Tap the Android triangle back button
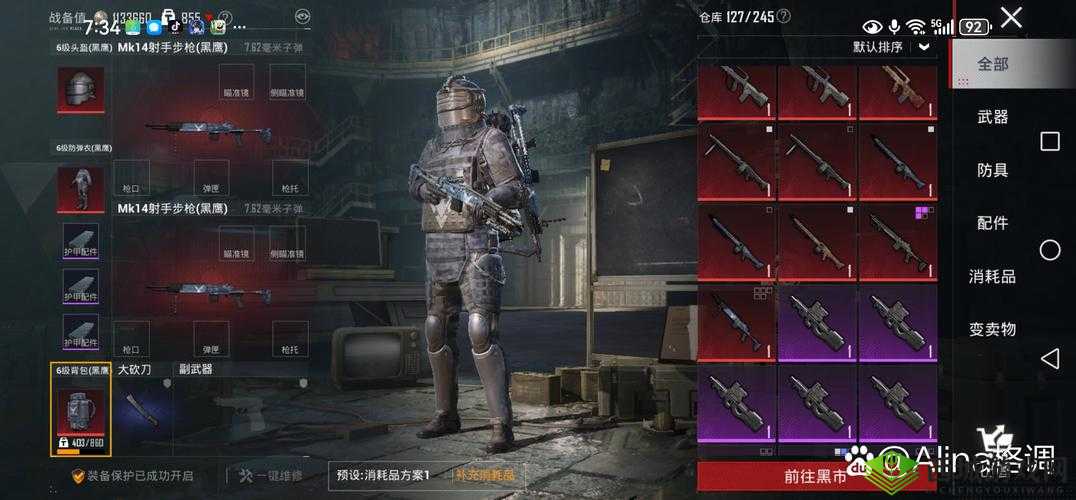 (1049, 358)
